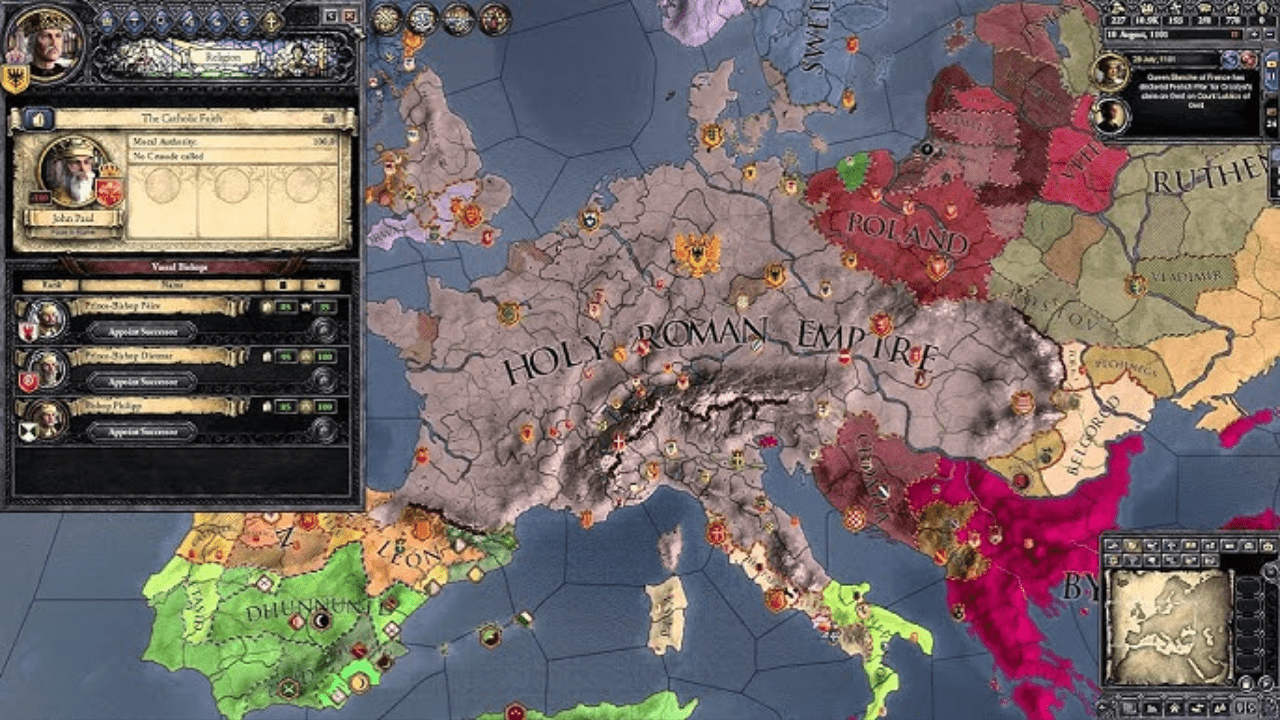Open the top portrait in the message log
Image resolution: width=1280 pixels, height=720 pixels.
click(x=1112, y=72)
